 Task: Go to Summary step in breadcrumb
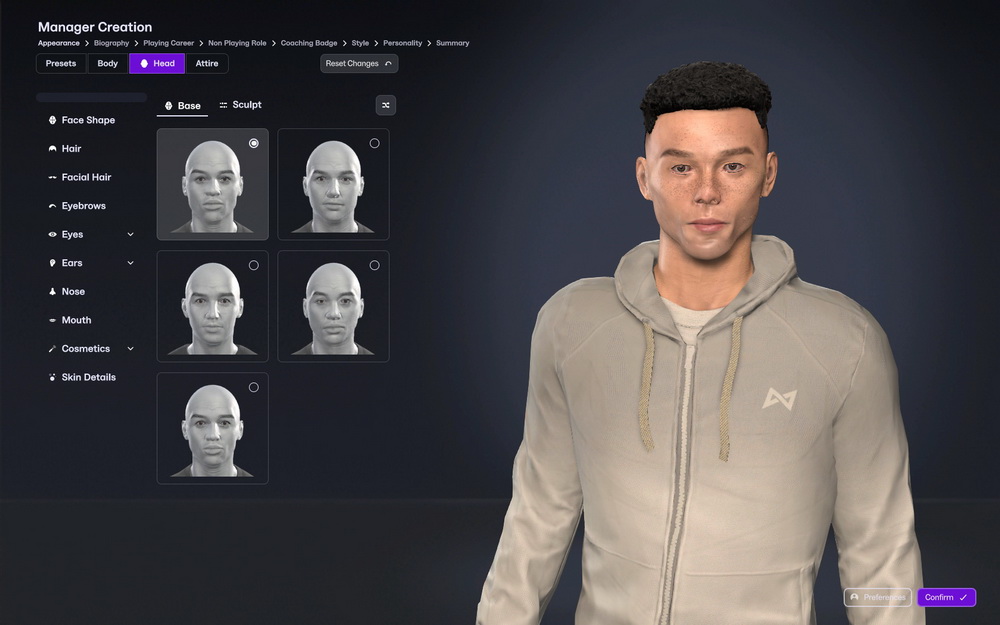point(452,43)
